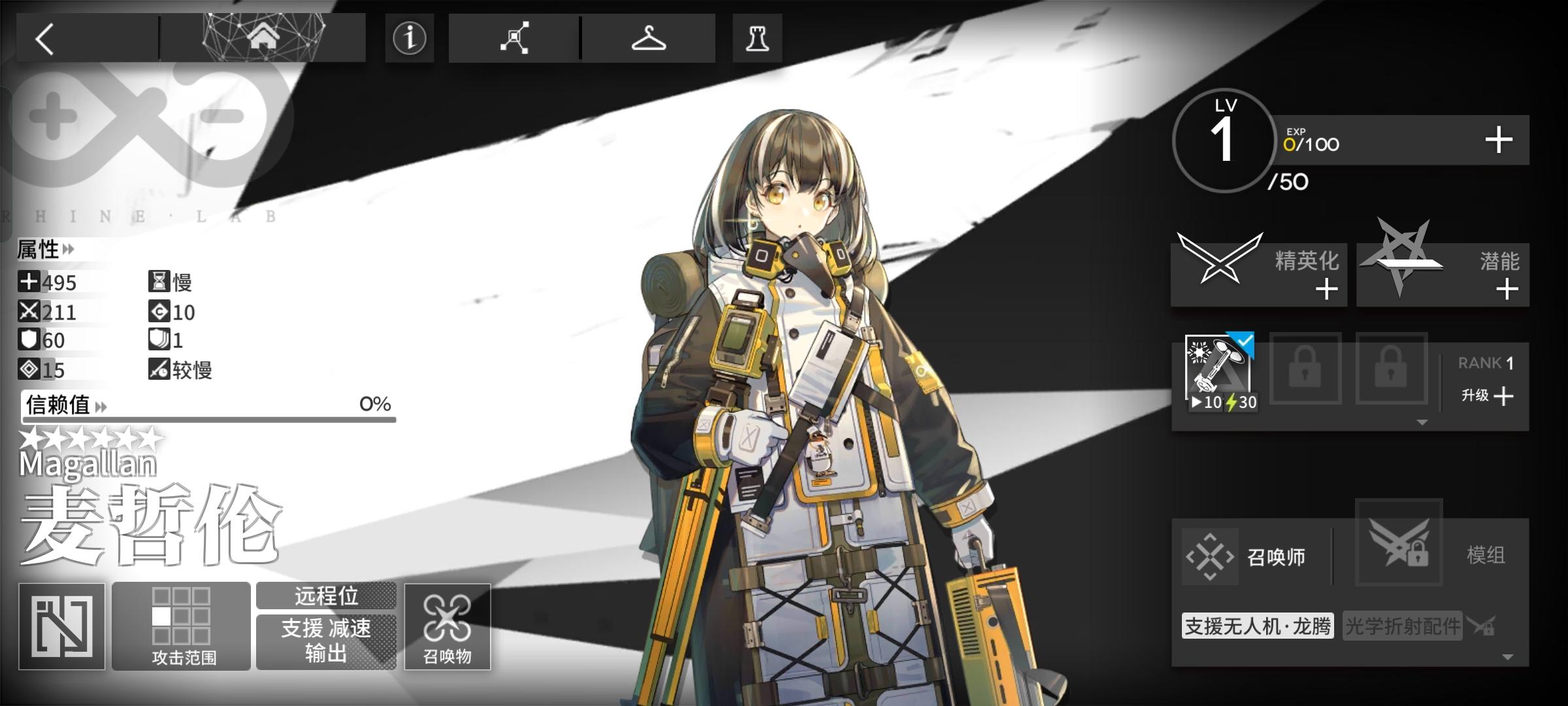Open the skin wardrobe hanger icon

click(649, 37)
